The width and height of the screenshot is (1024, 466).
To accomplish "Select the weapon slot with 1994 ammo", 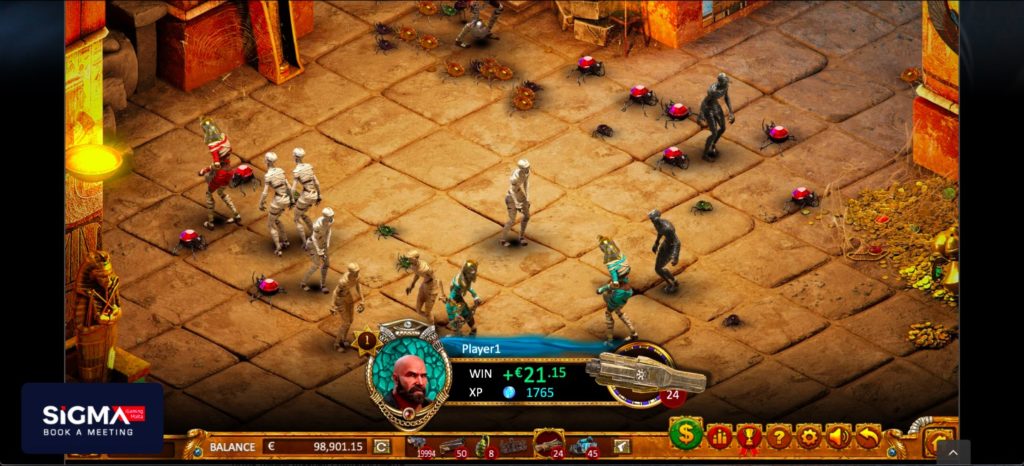I will (417, 445).
